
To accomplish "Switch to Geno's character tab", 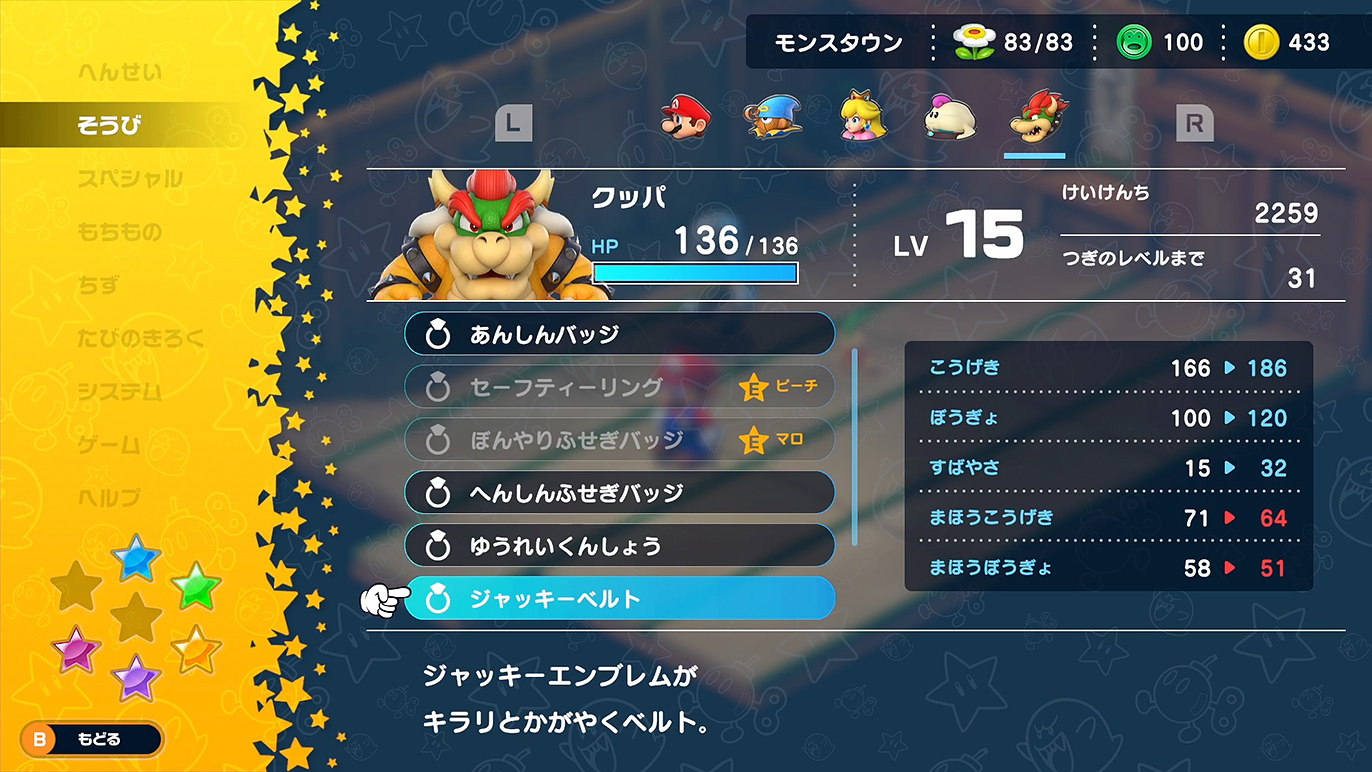I will point(773,118).
